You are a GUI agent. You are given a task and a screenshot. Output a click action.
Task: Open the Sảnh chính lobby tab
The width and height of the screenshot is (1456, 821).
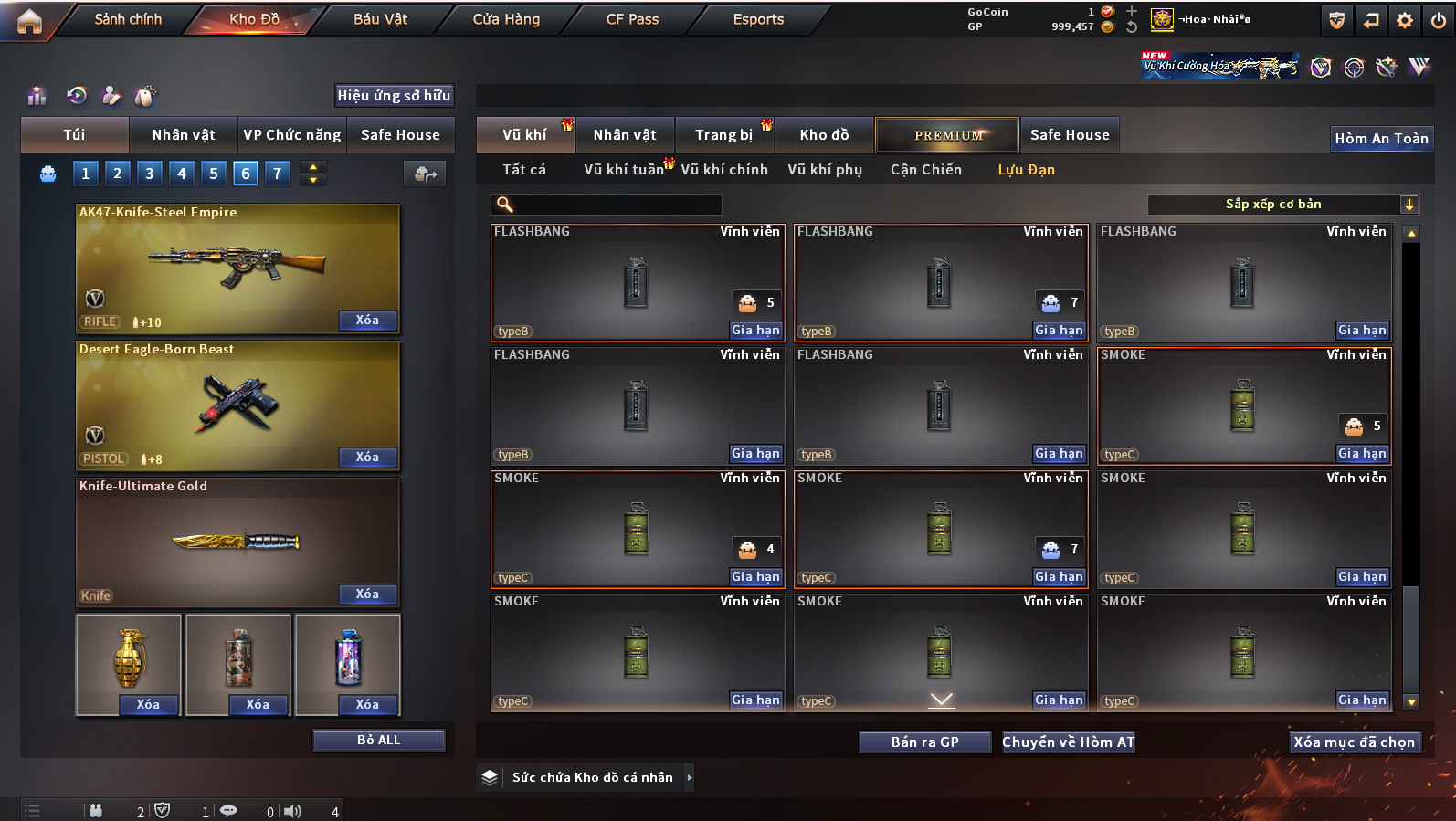(128, 19)
